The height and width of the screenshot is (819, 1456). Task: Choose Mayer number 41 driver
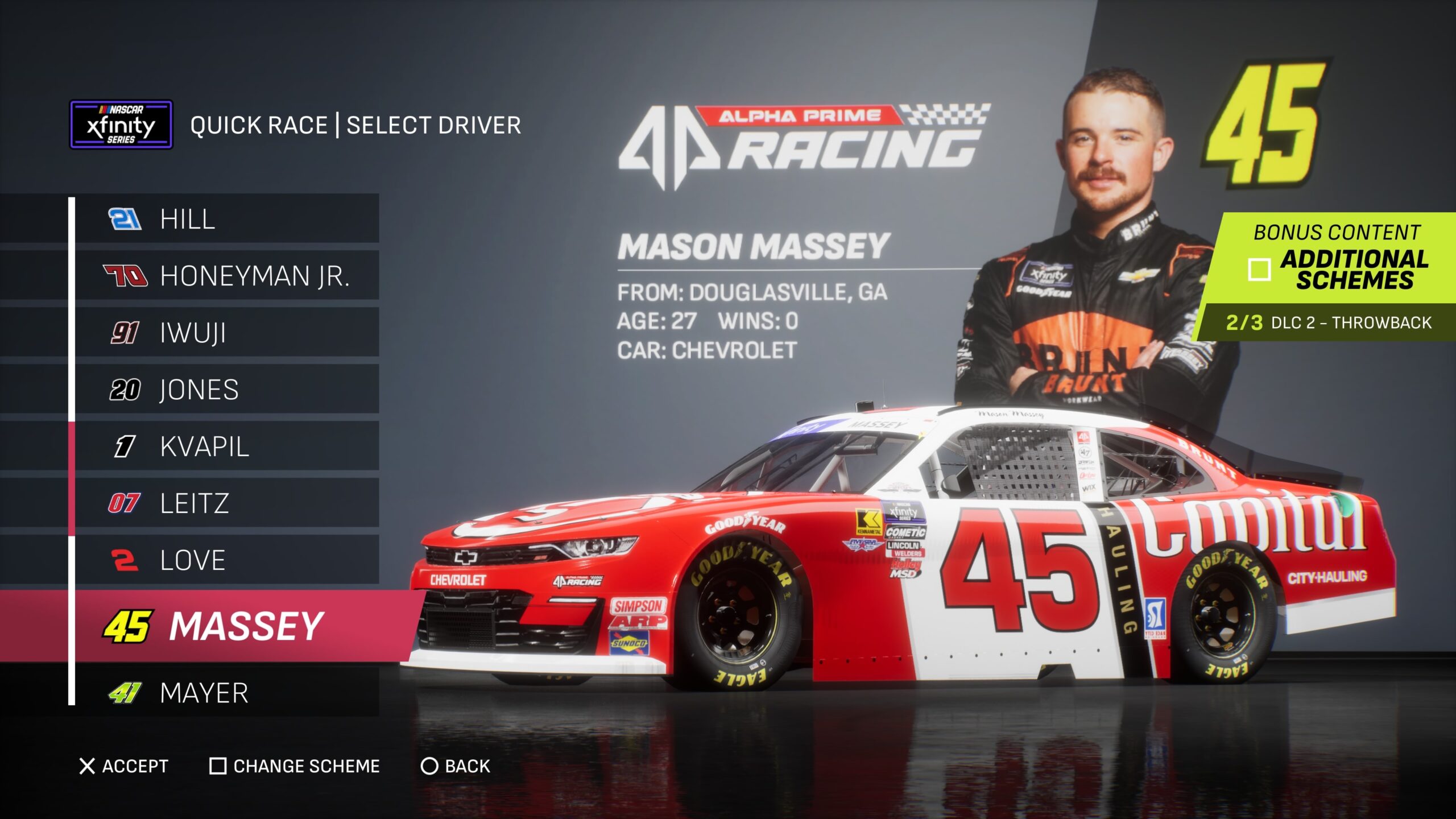click(x=226, y=693)
